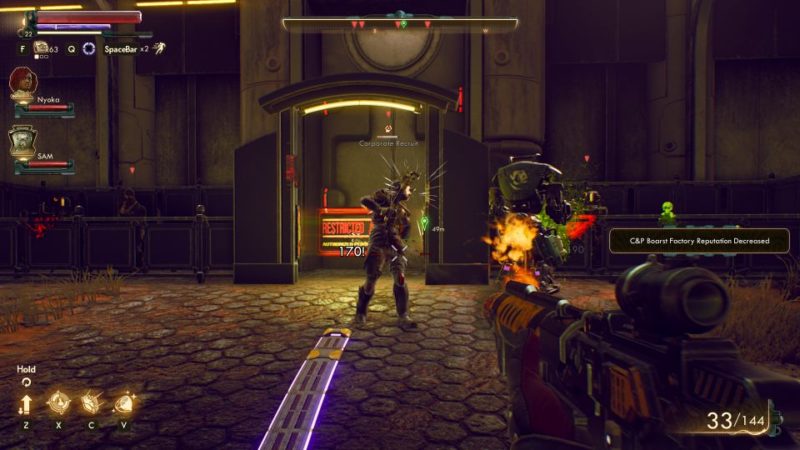The image size is (800, 450).
Task: Trigger the sparkling heart-shaped companion ability
Action: 124,403
